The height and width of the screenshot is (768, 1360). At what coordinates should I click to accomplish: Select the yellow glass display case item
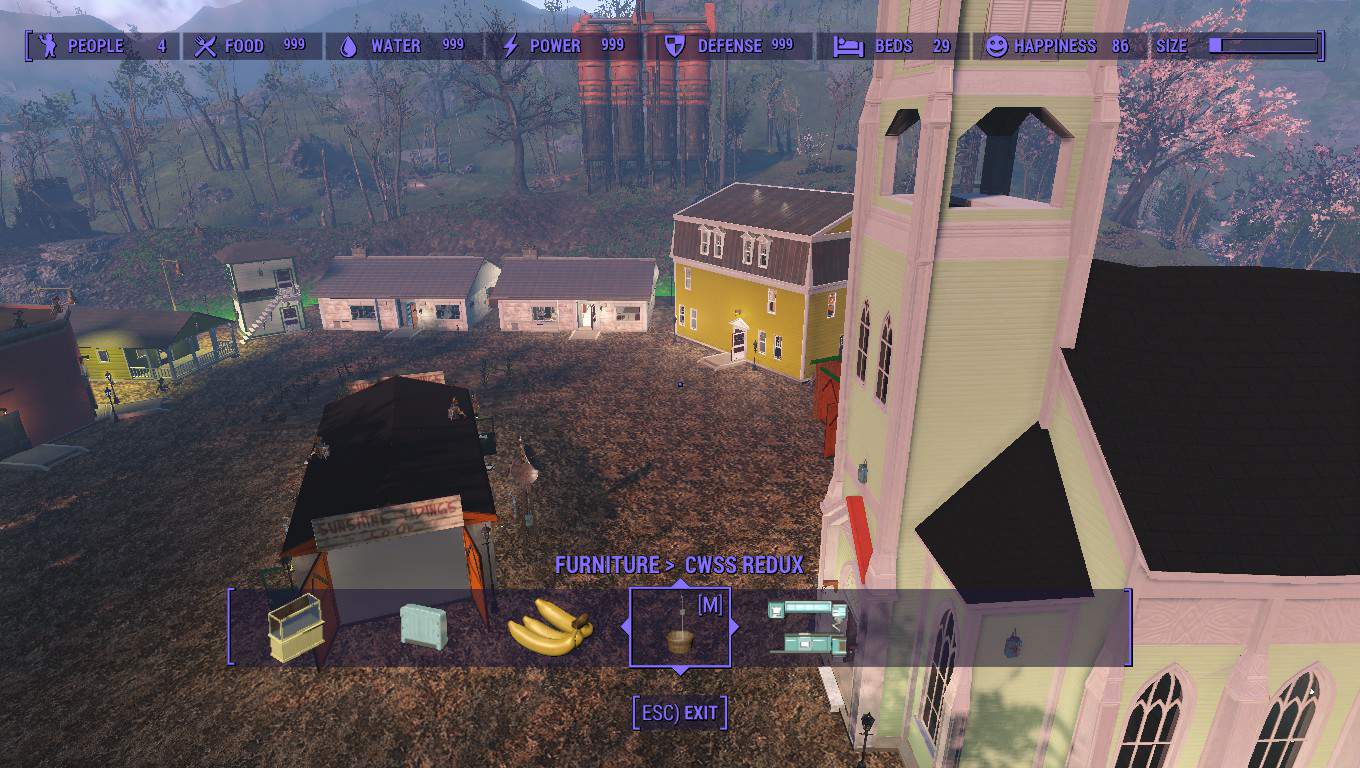[x=296, y=628]
